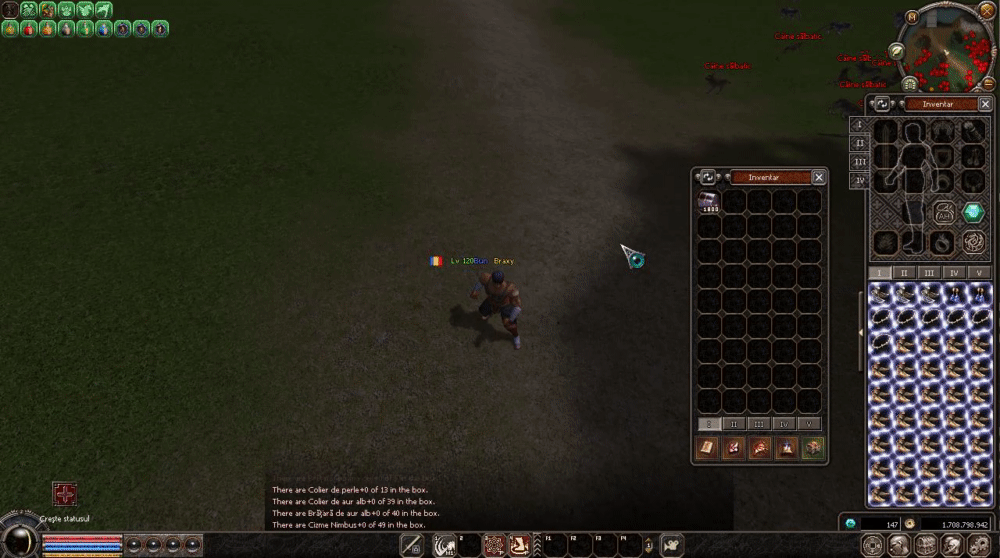Image resolution: width=1000 pixels, height=558 pixels.
Task: Select equipment set tab II
Action: pyautogui.click(x=859, y=143)
